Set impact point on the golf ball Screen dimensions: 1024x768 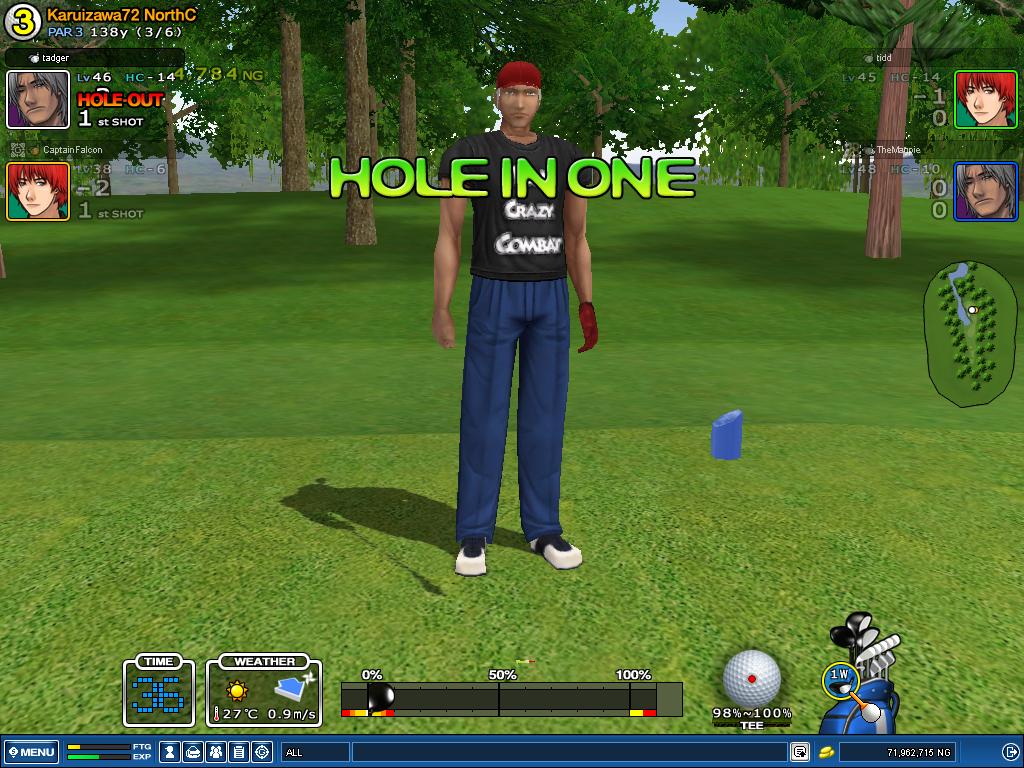pyautogui.click(x=751, y=677)
